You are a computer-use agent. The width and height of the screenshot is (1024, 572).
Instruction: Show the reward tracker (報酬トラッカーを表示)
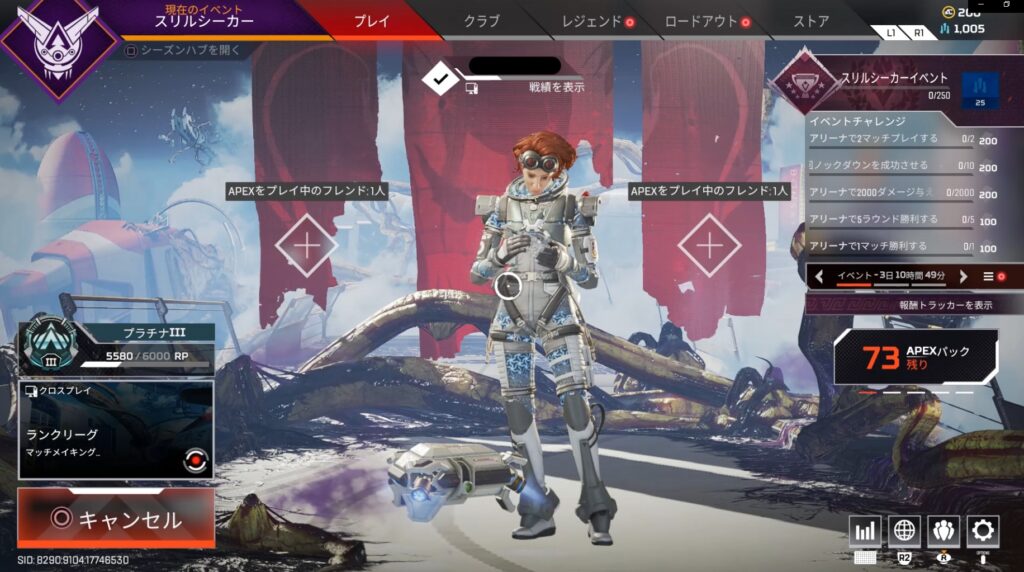916,305
